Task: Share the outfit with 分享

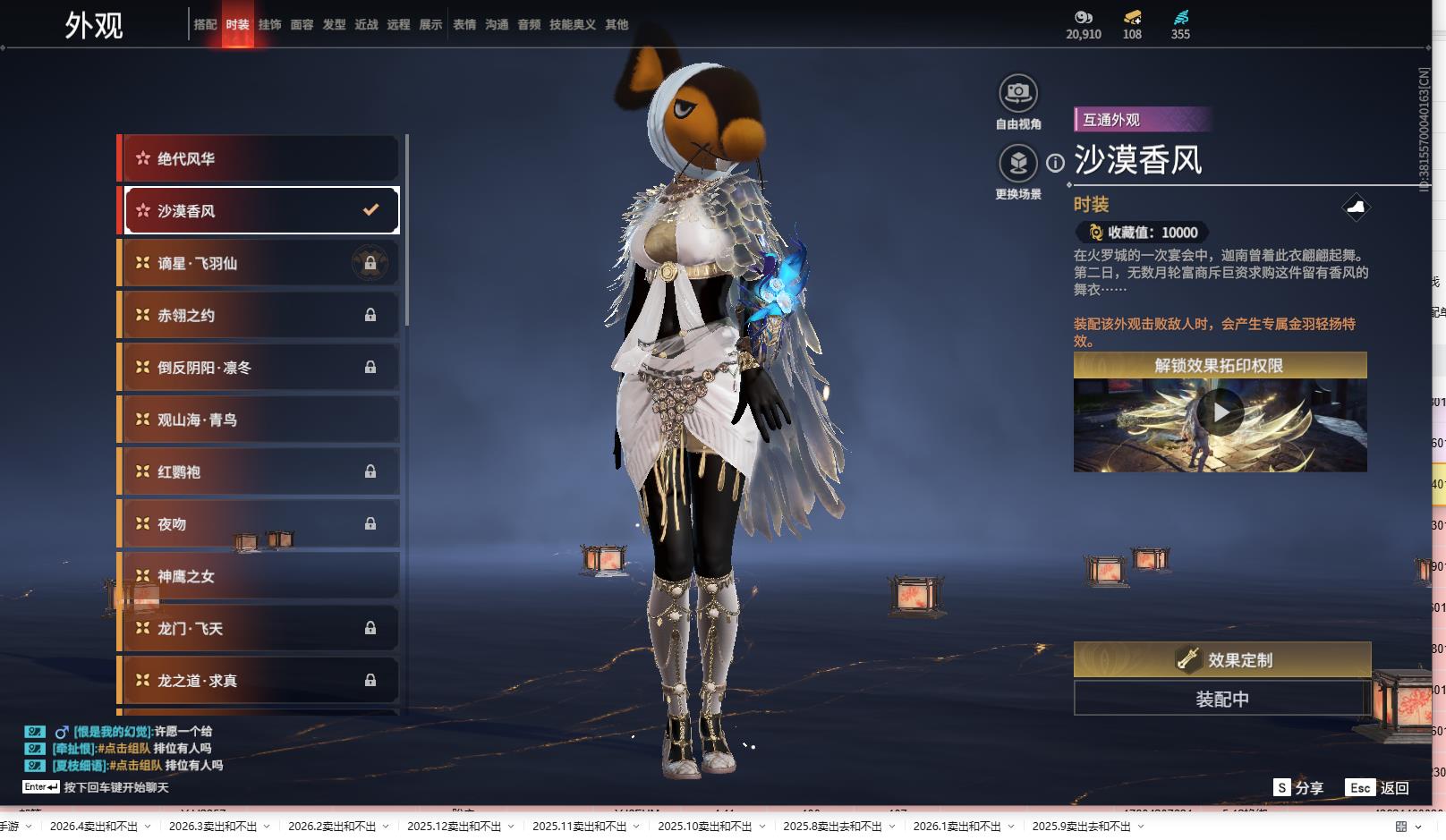Action: pyautogui.click(x=1298, y=787)
